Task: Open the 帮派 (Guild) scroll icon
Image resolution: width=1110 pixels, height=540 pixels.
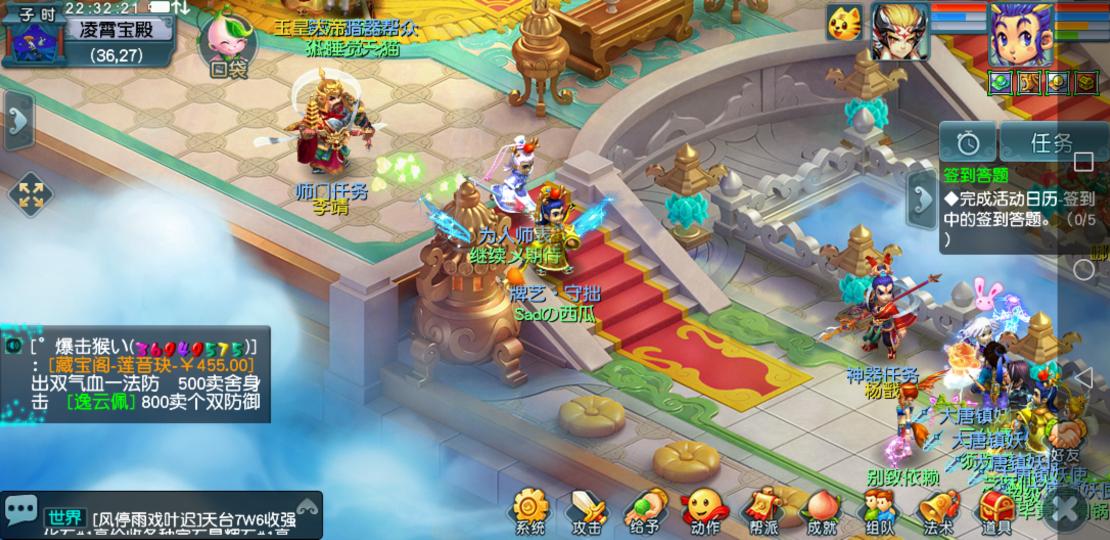Action: pyautogui.click(x=763, y=509)
